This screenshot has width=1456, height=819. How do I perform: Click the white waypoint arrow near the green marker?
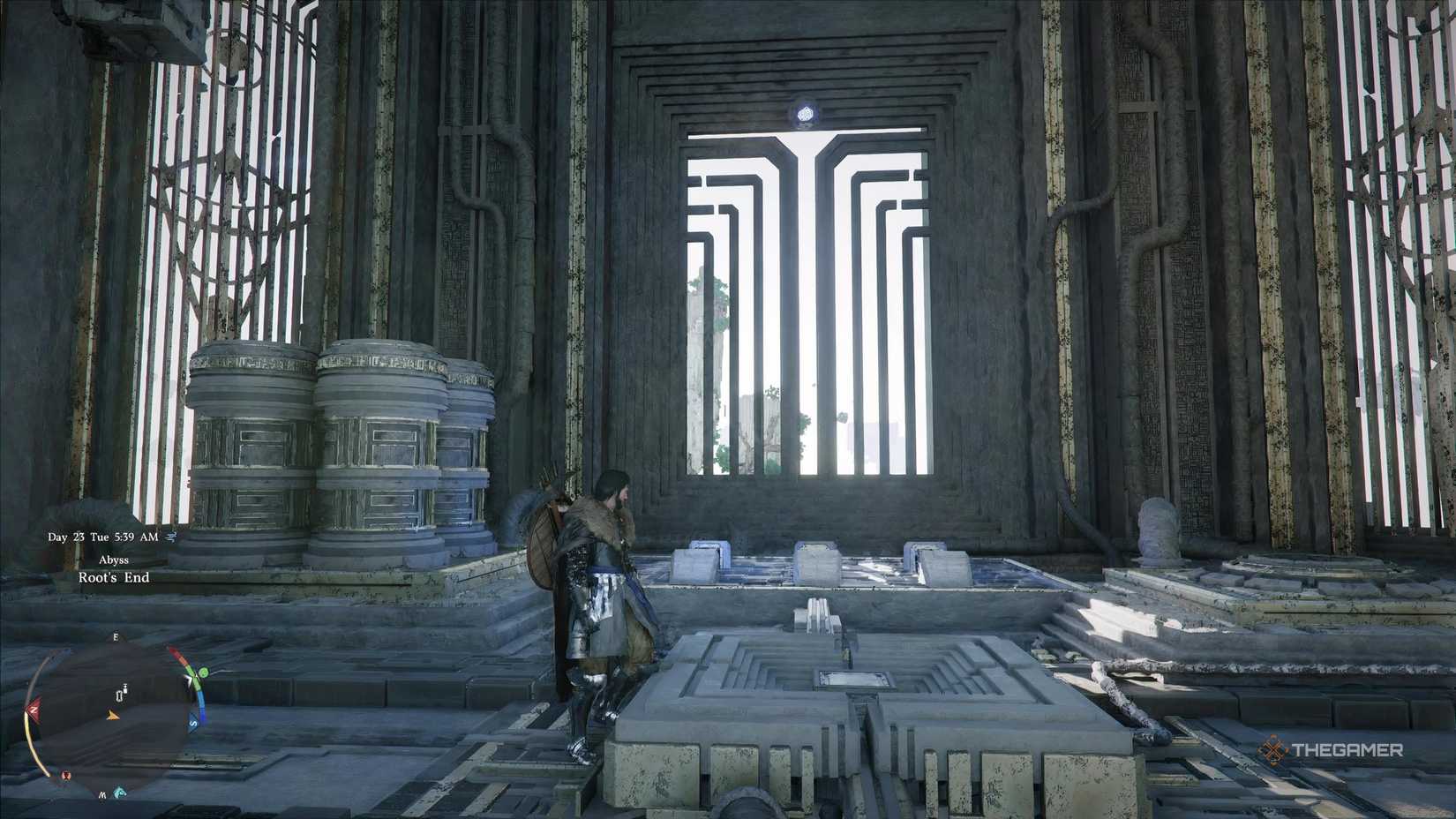189,680
